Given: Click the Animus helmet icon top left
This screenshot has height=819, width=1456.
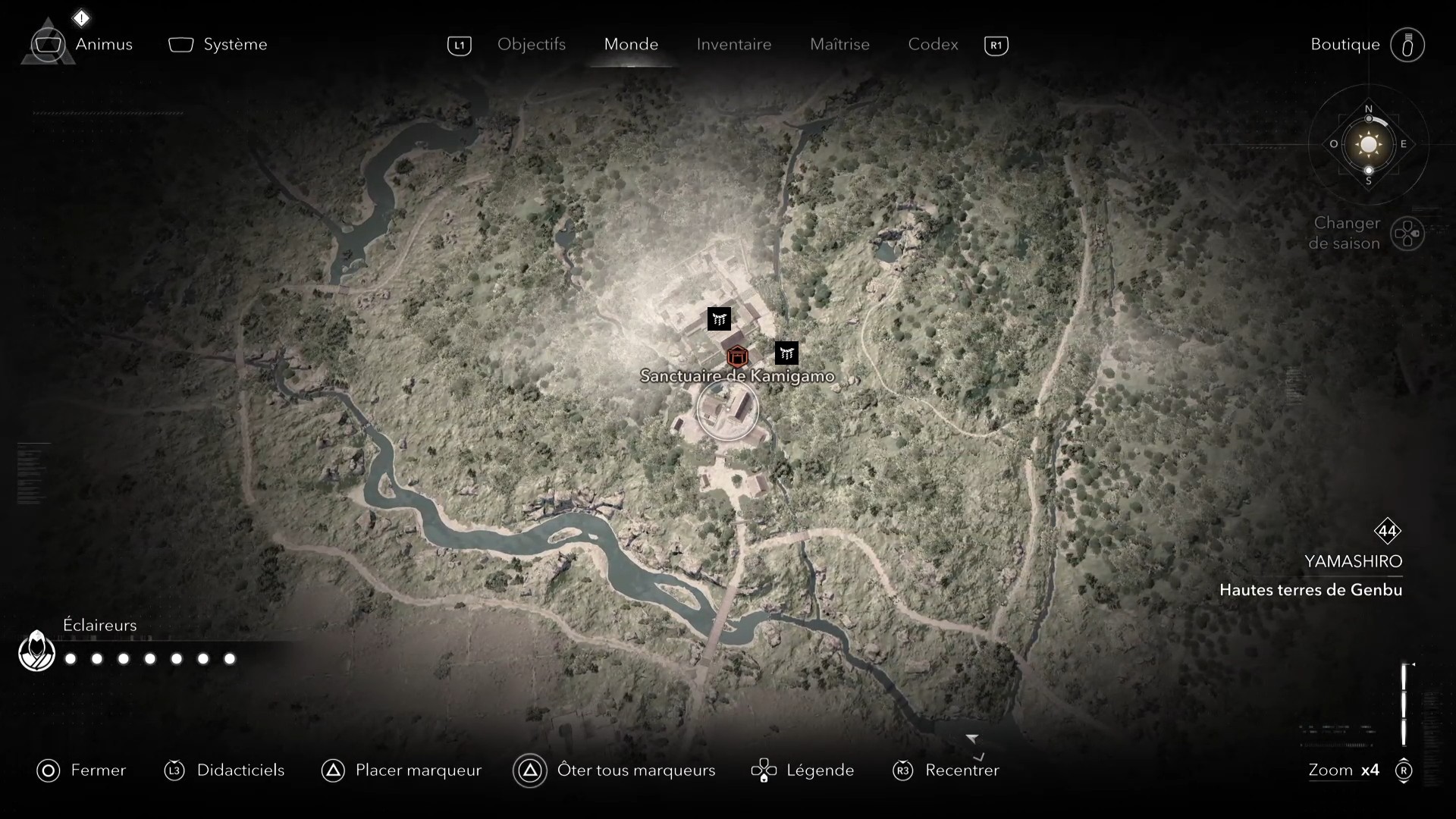Looking at the screenshot, I should (48, 43).
